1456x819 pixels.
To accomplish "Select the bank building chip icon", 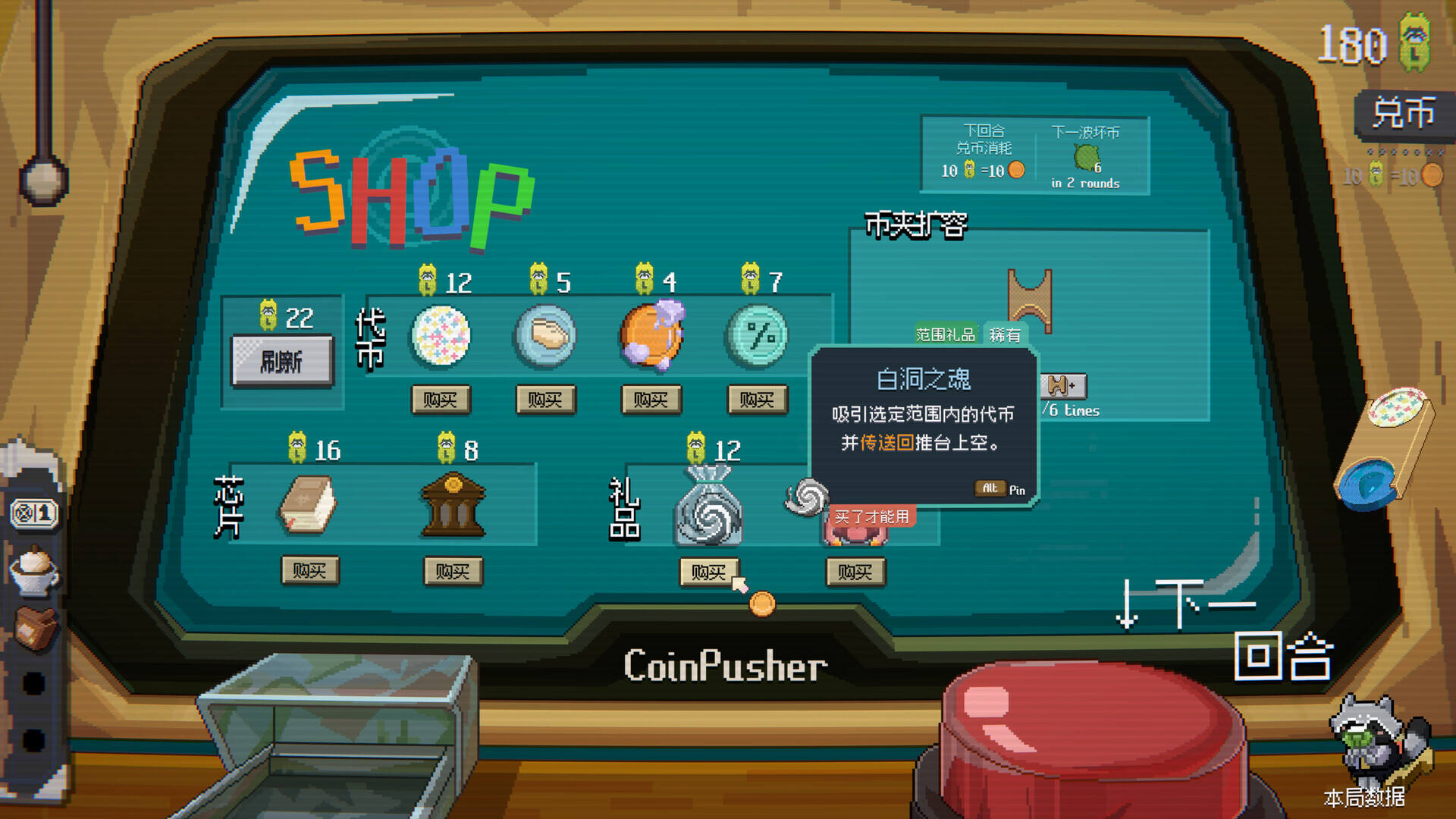I will [453, 505].
